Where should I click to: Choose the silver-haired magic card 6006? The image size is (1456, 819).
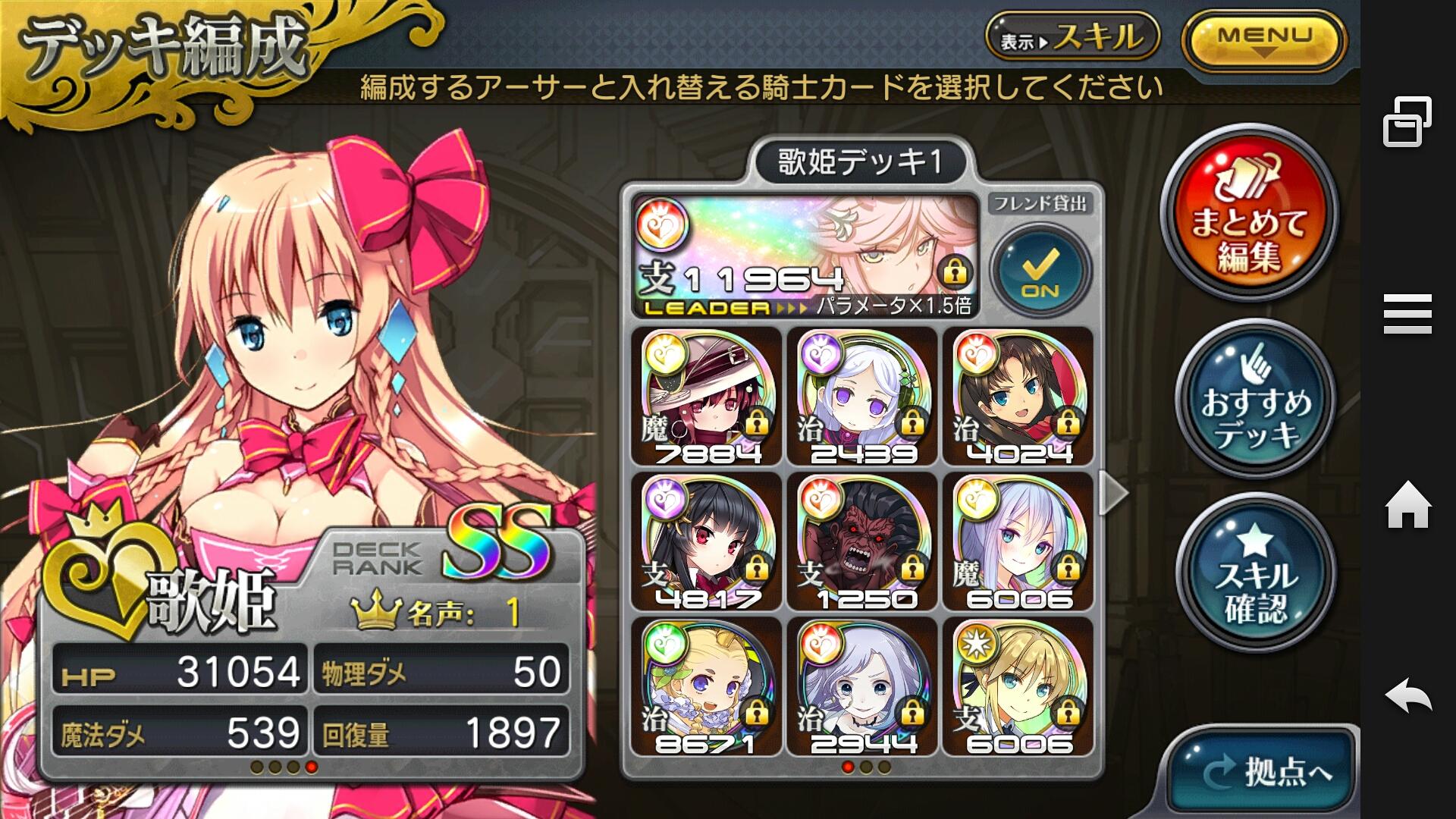click(1018, 541)
